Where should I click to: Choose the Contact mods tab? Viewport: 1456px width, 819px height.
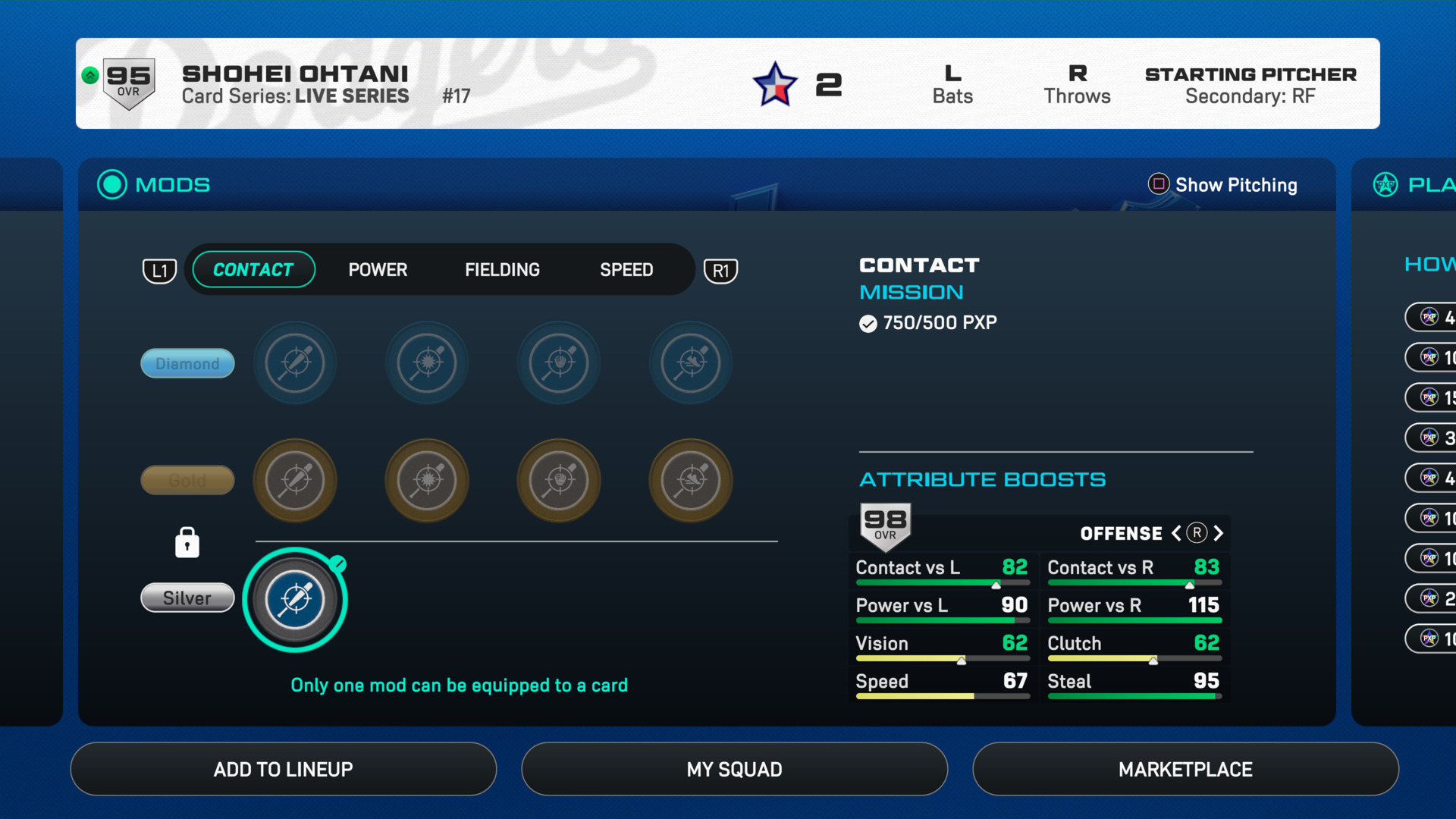pyautogui.click(x=253, y=270)
